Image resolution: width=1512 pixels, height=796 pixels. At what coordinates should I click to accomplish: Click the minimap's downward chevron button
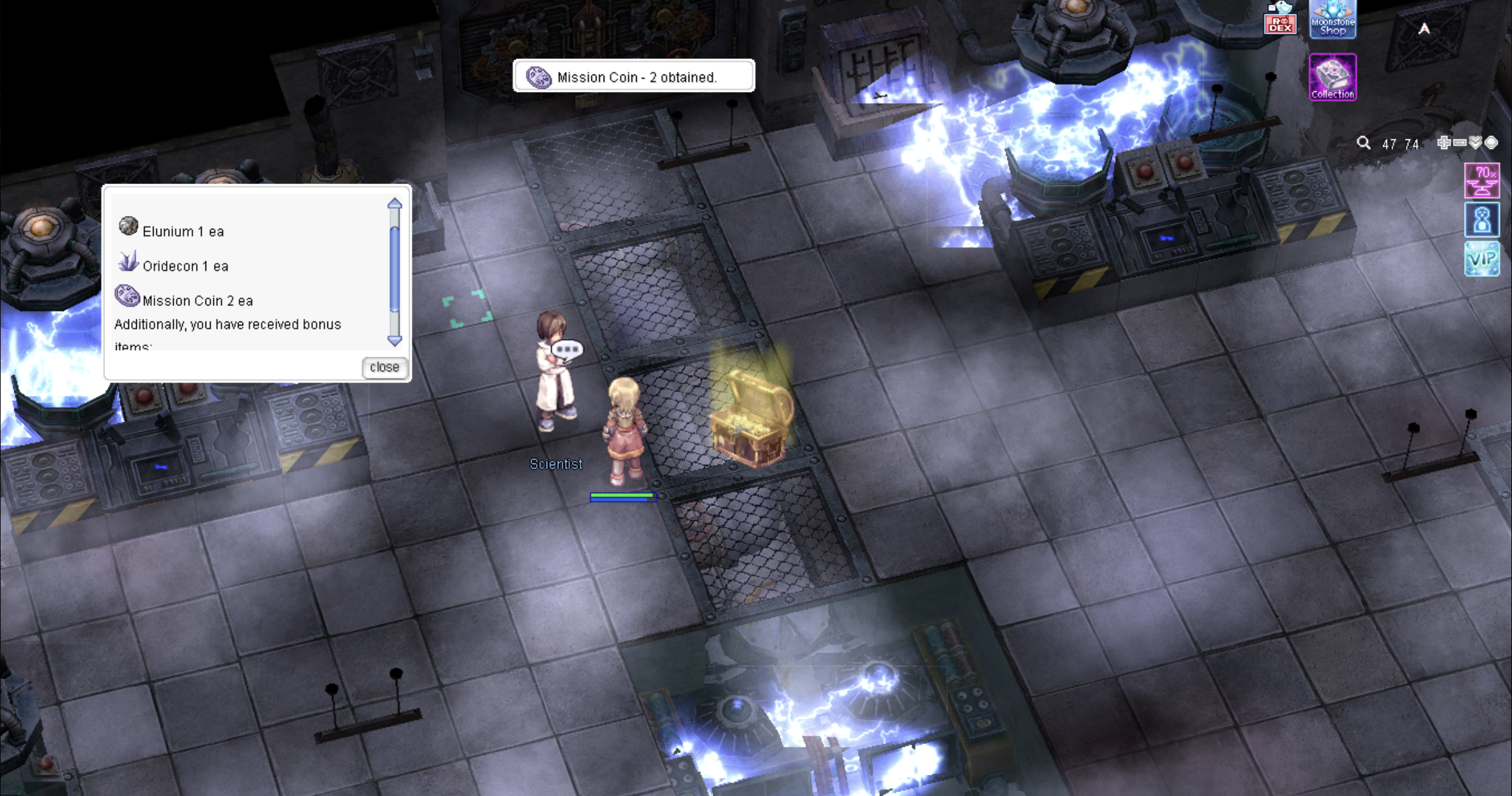(1476, 143)
